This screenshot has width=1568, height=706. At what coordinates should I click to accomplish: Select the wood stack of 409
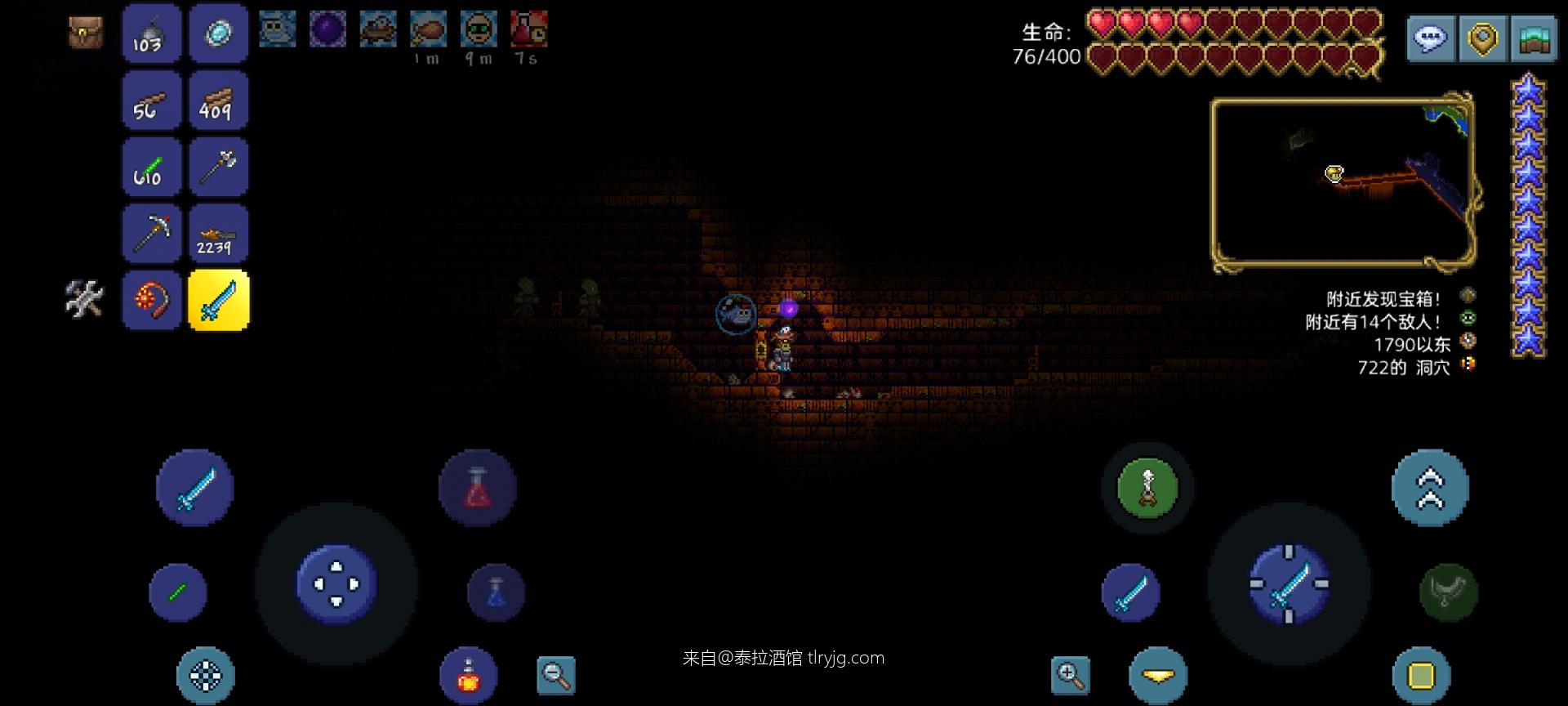(217, 100)
